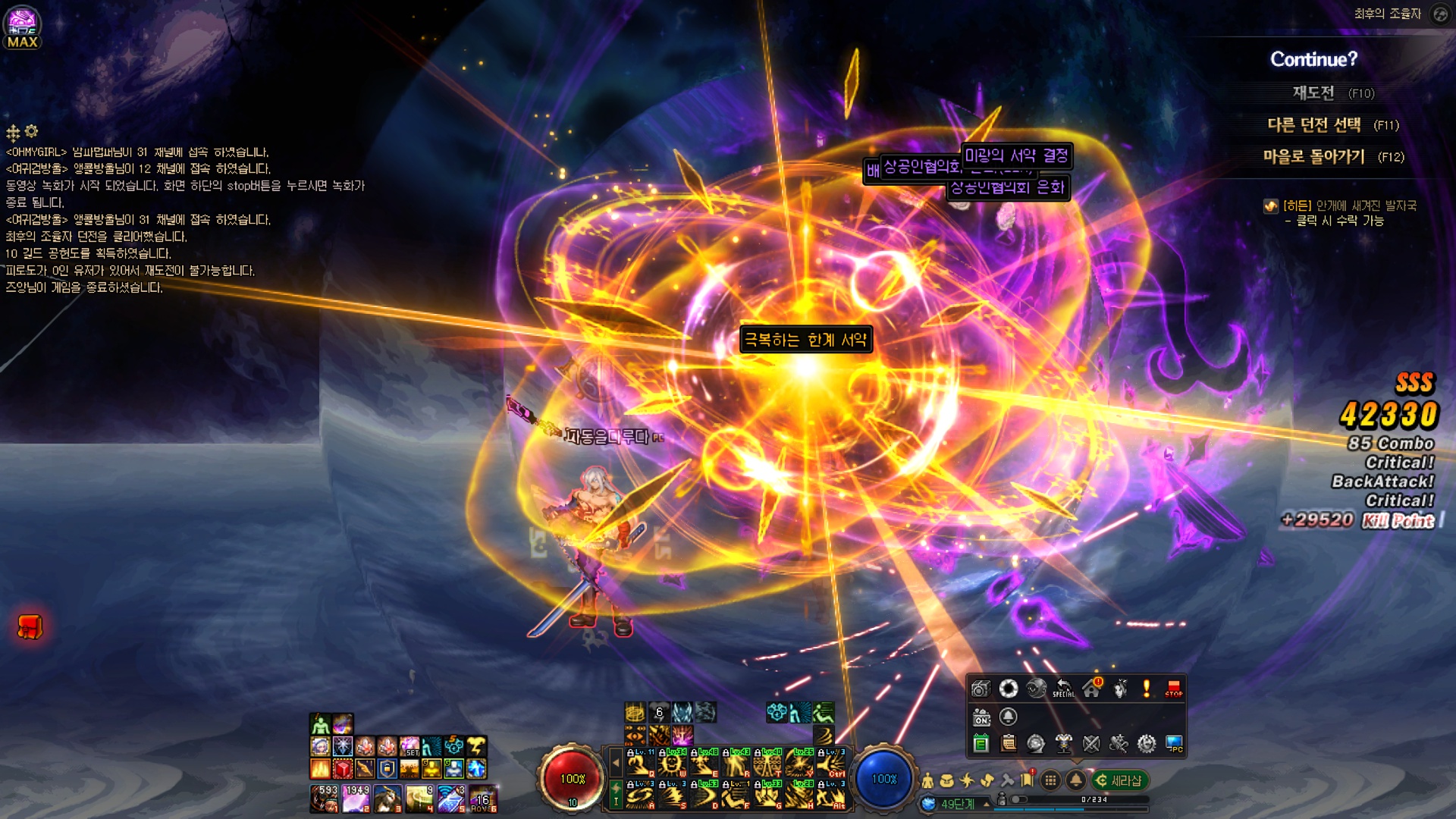
Task: Open the green calendar event icon
Action: pos(981,744)
